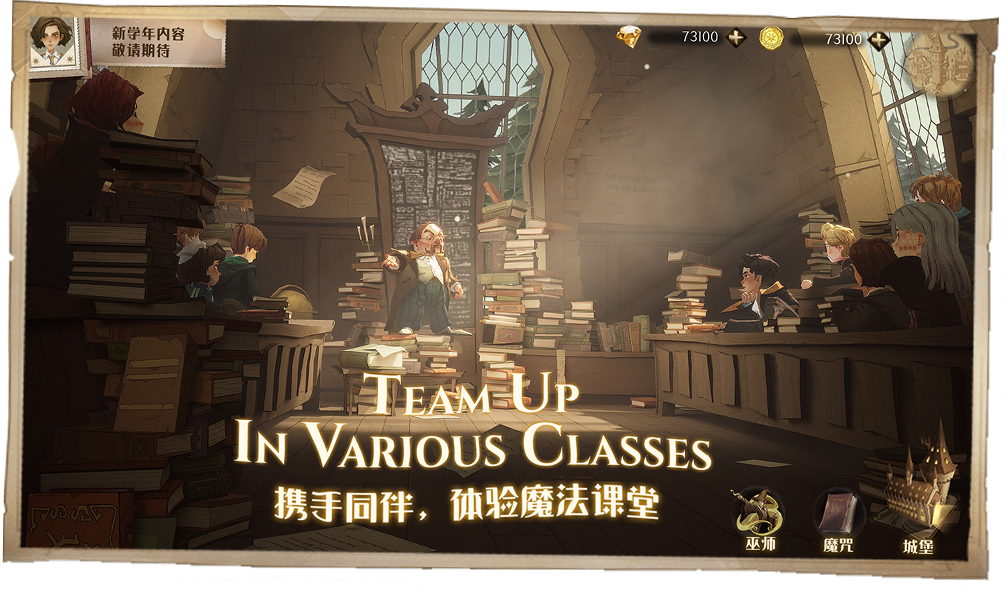Select the gold coin currency icon
Image resolution: width=1007 pixels, height=597 pixels.
point(771,38)
